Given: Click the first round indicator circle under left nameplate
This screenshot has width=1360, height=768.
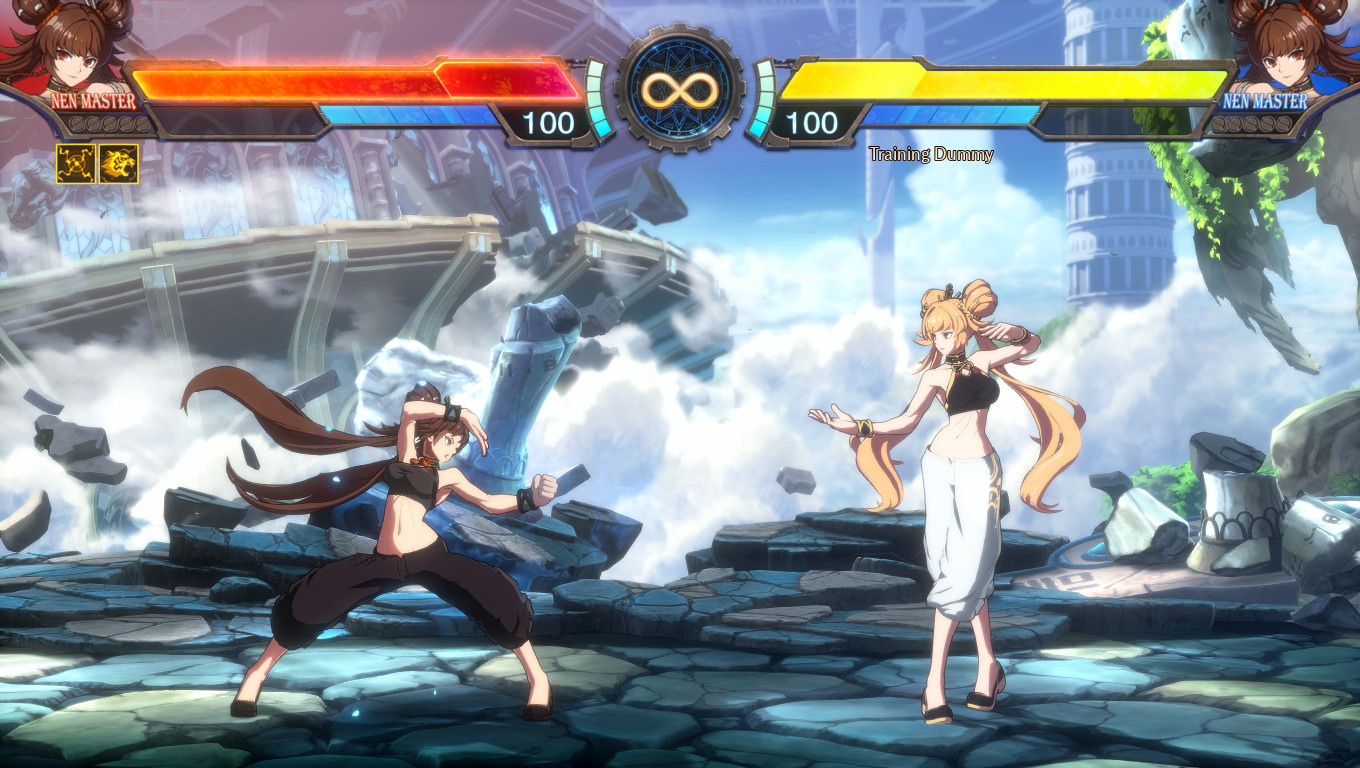Looking at the screenshot, I should (76, 124).
